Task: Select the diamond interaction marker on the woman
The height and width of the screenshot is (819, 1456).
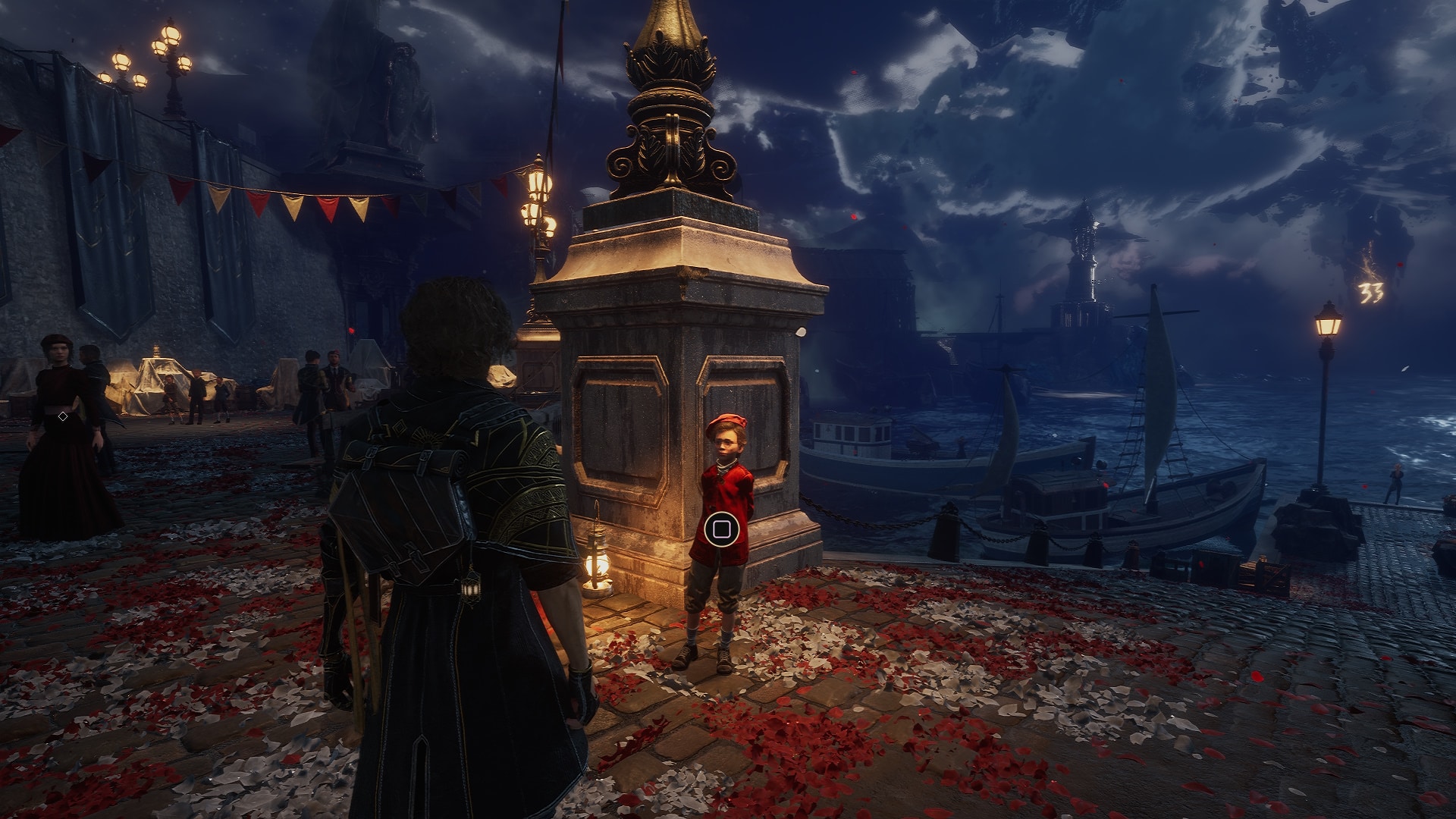Action: [63, 416]
